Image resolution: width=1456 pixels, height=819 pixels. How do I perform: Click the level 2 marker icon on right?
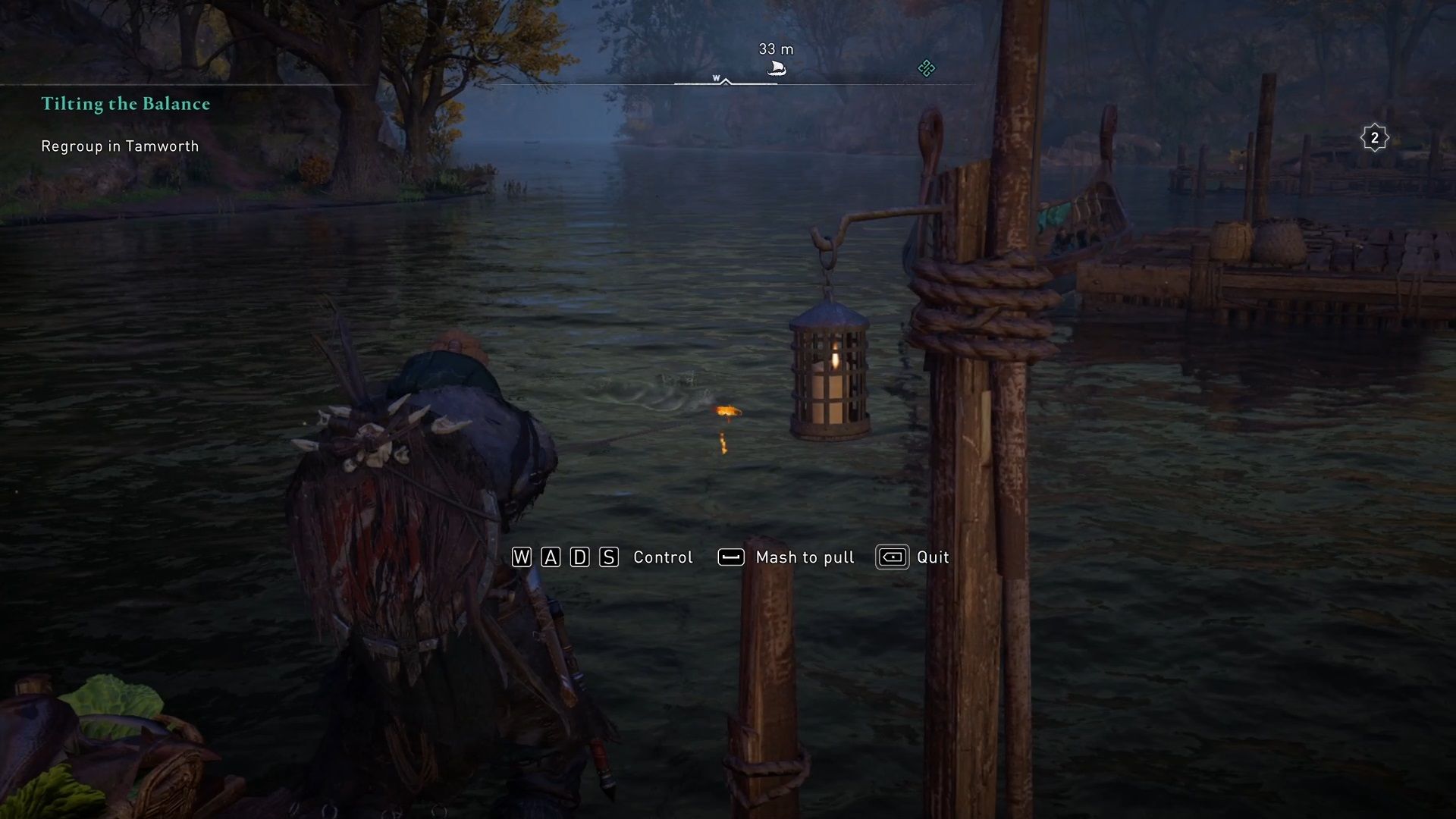pos(1374,137)
